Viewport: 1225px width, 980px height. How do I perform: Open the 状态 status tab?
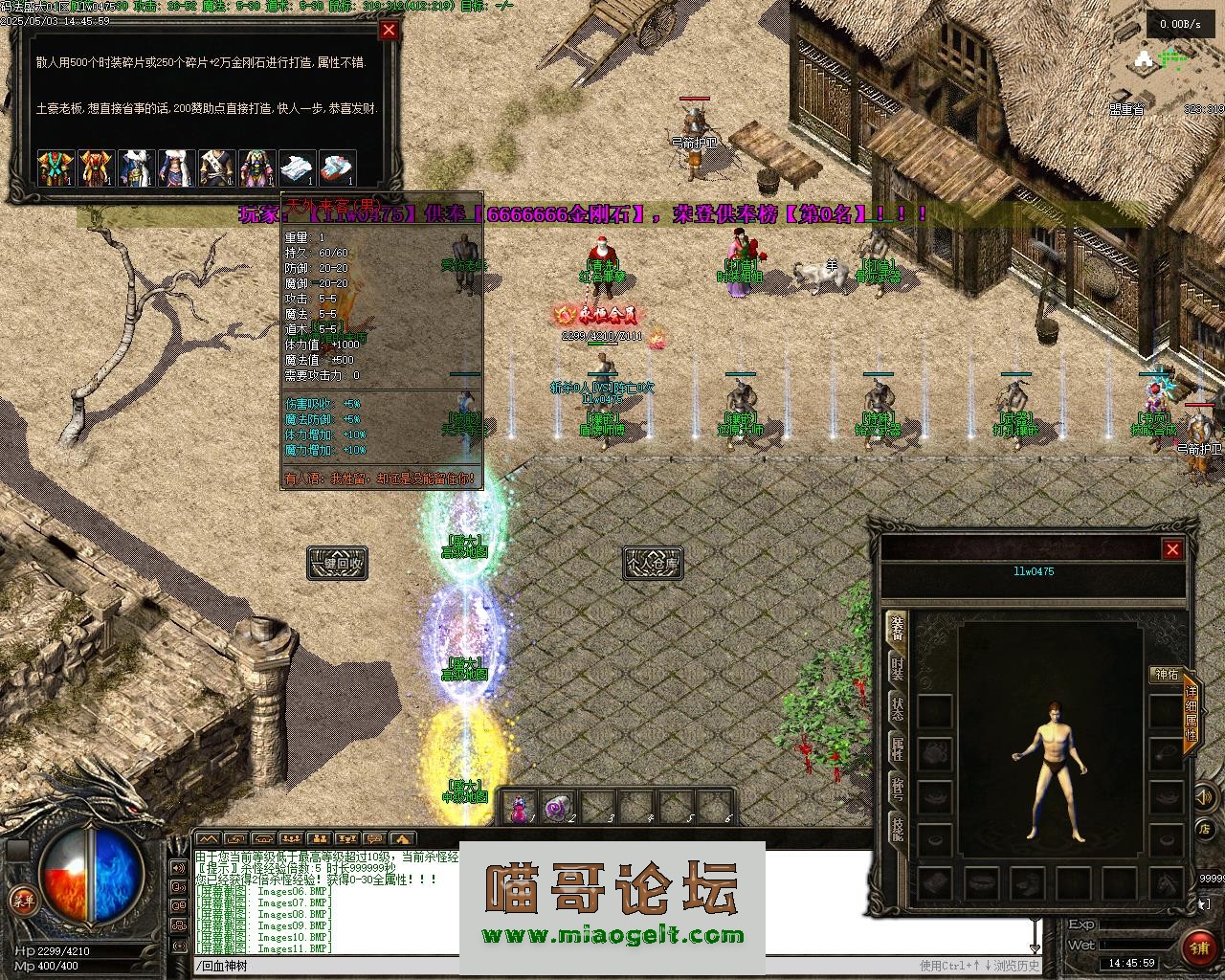[x=897, y=708]
